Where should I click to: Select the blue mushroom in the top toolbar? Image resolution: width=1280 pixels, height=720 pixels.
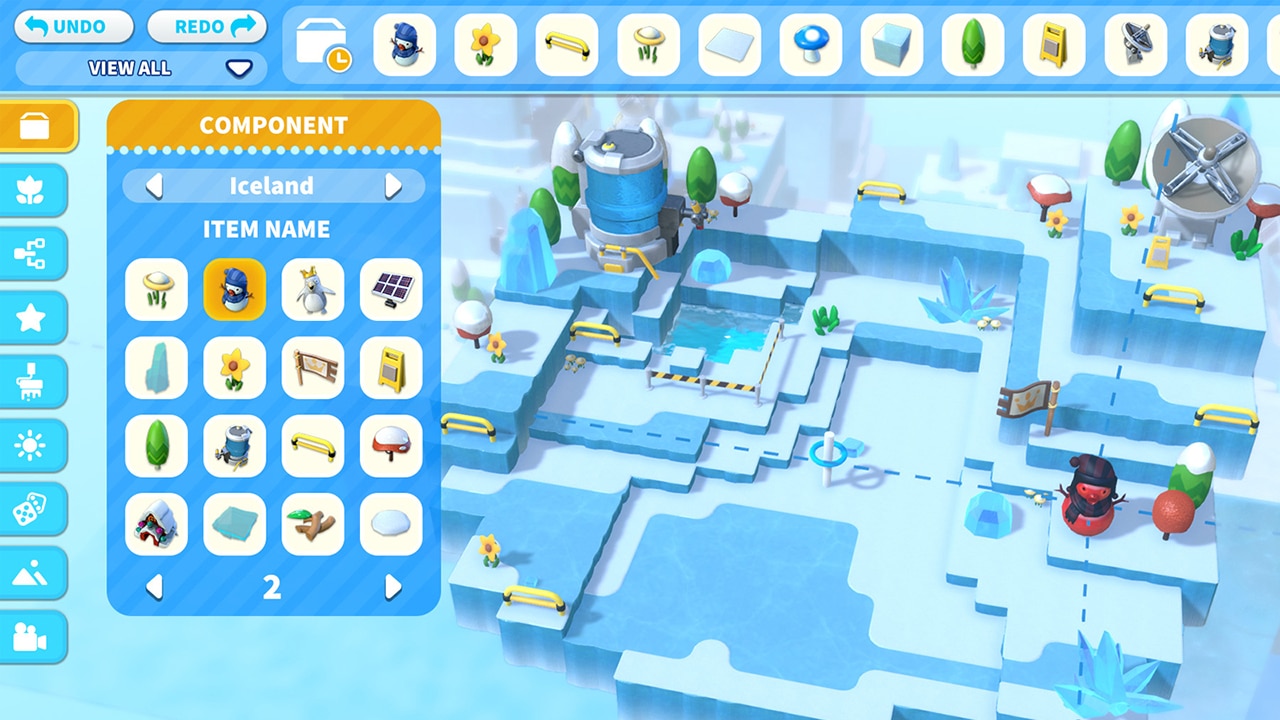tap(811, 45)
